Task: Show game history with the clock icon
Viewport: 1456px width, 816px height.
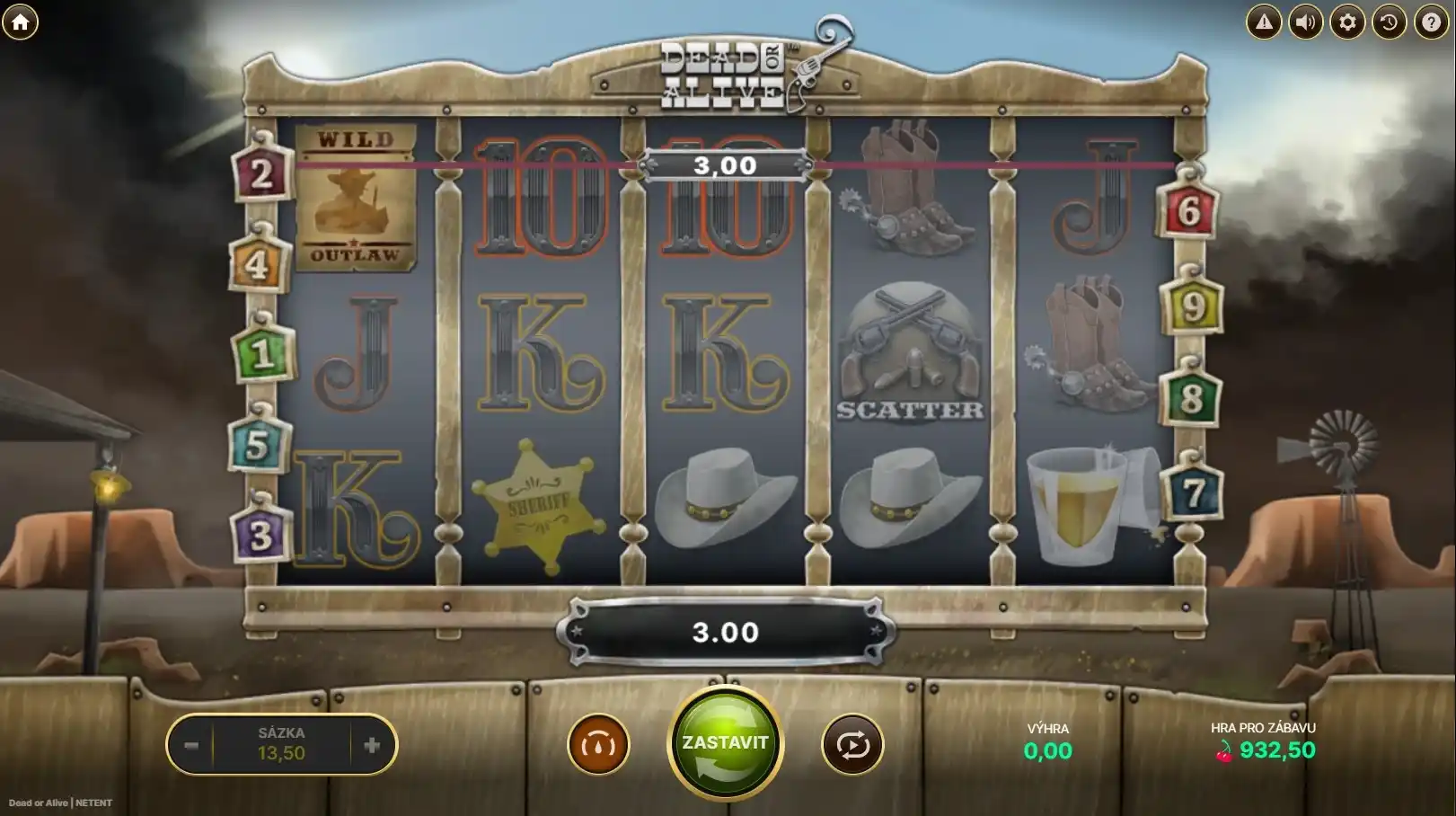Action: [1389, 22]
